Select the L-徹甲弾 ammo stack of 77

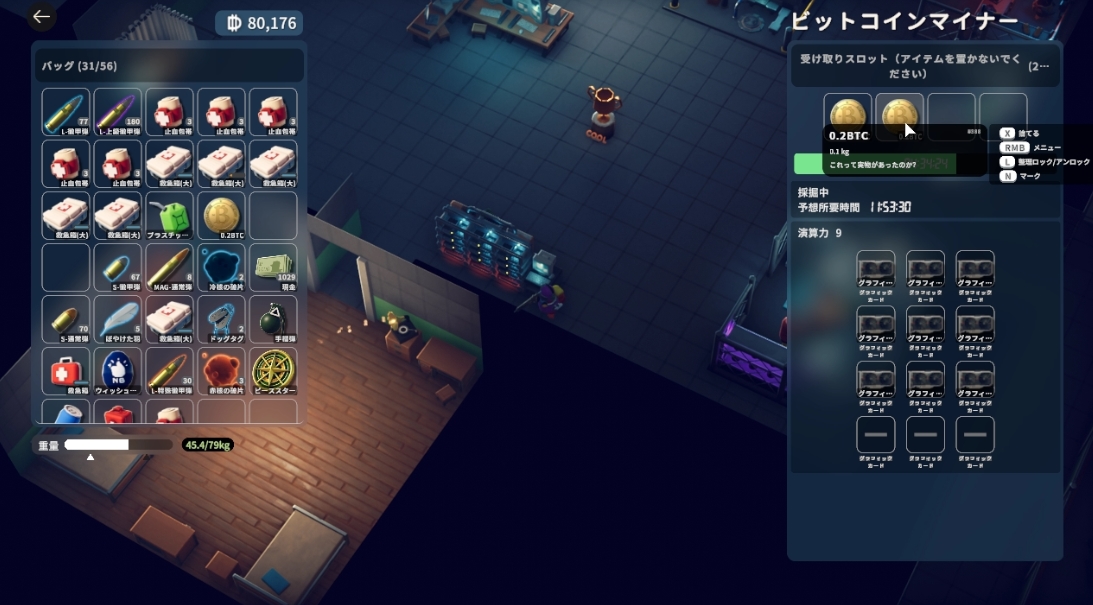click(x=66, y=112)
